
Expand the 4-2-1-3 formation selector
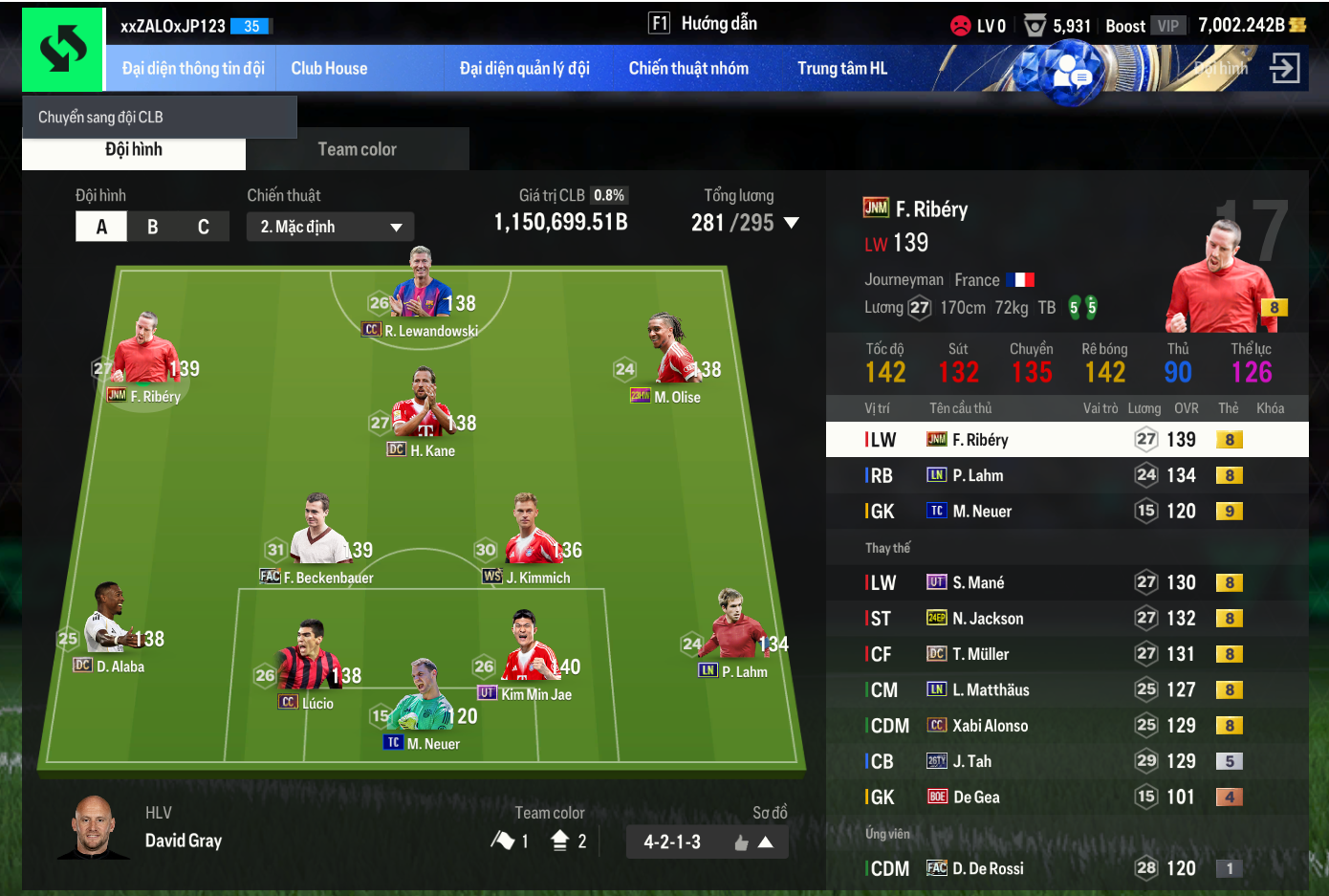coord(708,842)
